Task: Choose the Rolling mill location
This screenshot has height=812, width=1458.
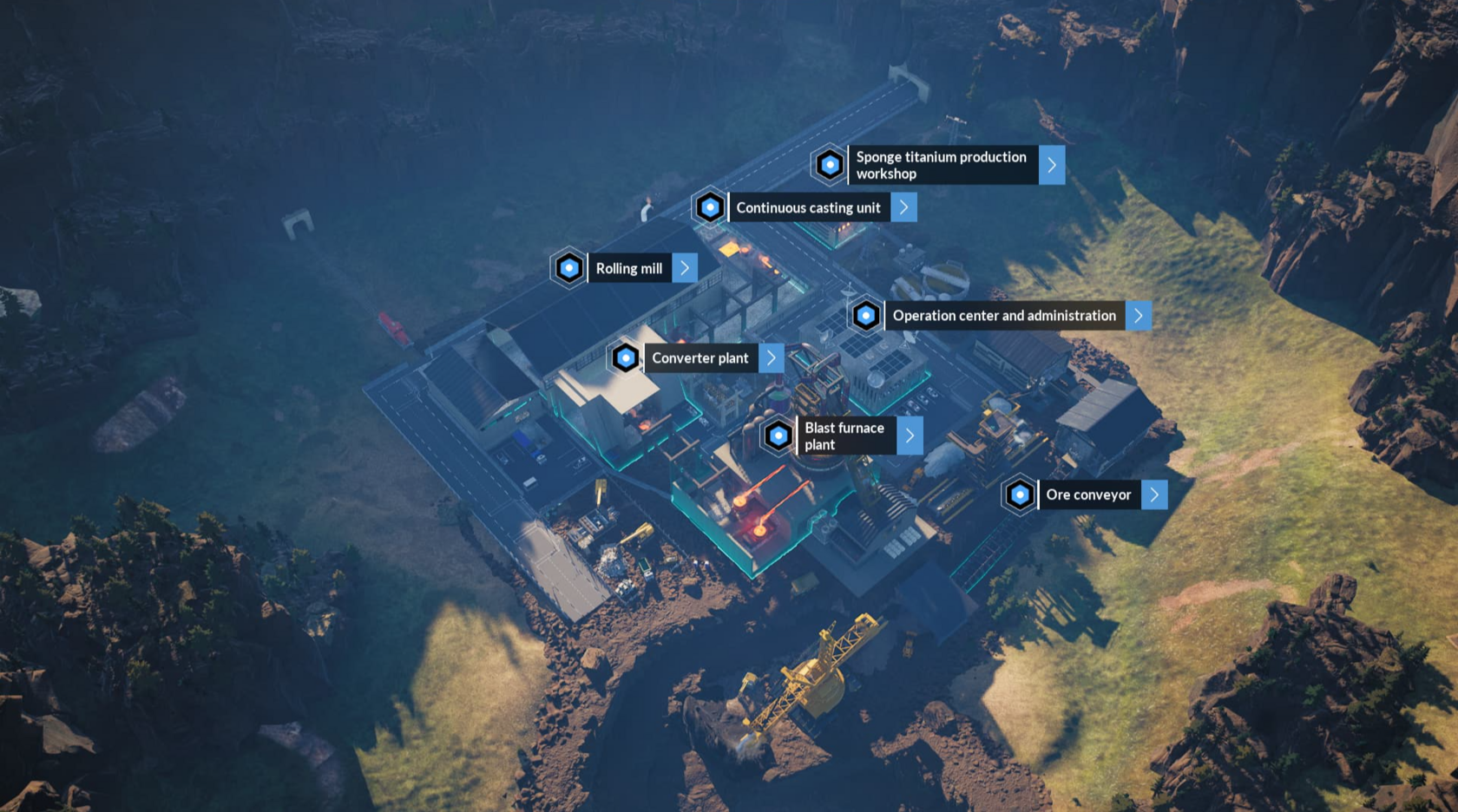Action: [x=628, y=268]
